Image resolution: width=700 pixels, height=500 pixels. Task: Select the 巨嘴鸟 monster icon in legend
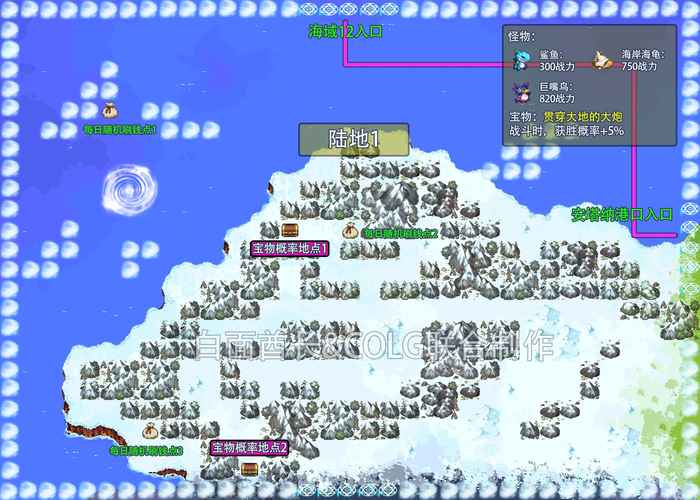[521, 92]
